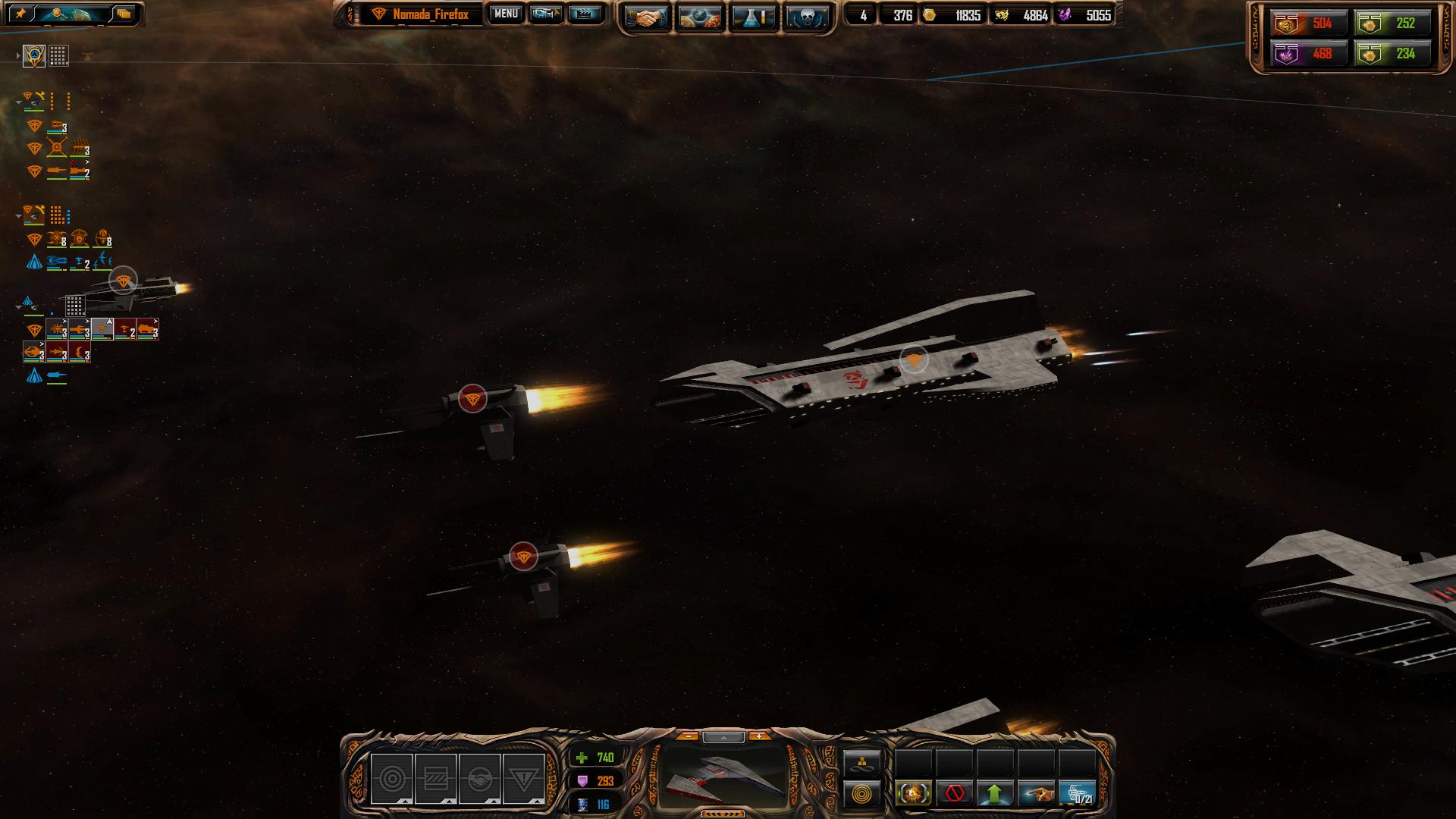Open the diplomacy handshake screen
Screen dimensions: 1456x819
click(645, 17)
